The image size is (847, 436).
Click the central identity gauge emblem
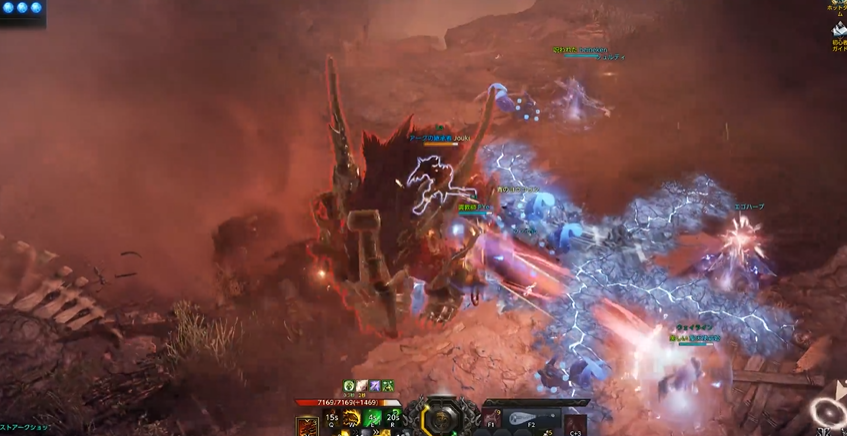click(x=438, y=417)
